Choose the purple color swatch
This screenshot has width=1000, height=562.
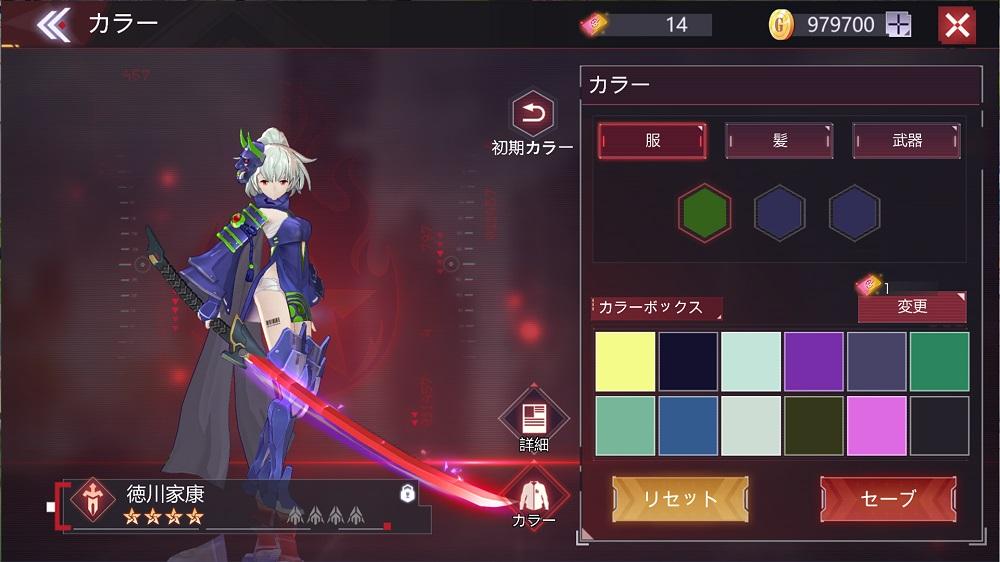point(814,362)
